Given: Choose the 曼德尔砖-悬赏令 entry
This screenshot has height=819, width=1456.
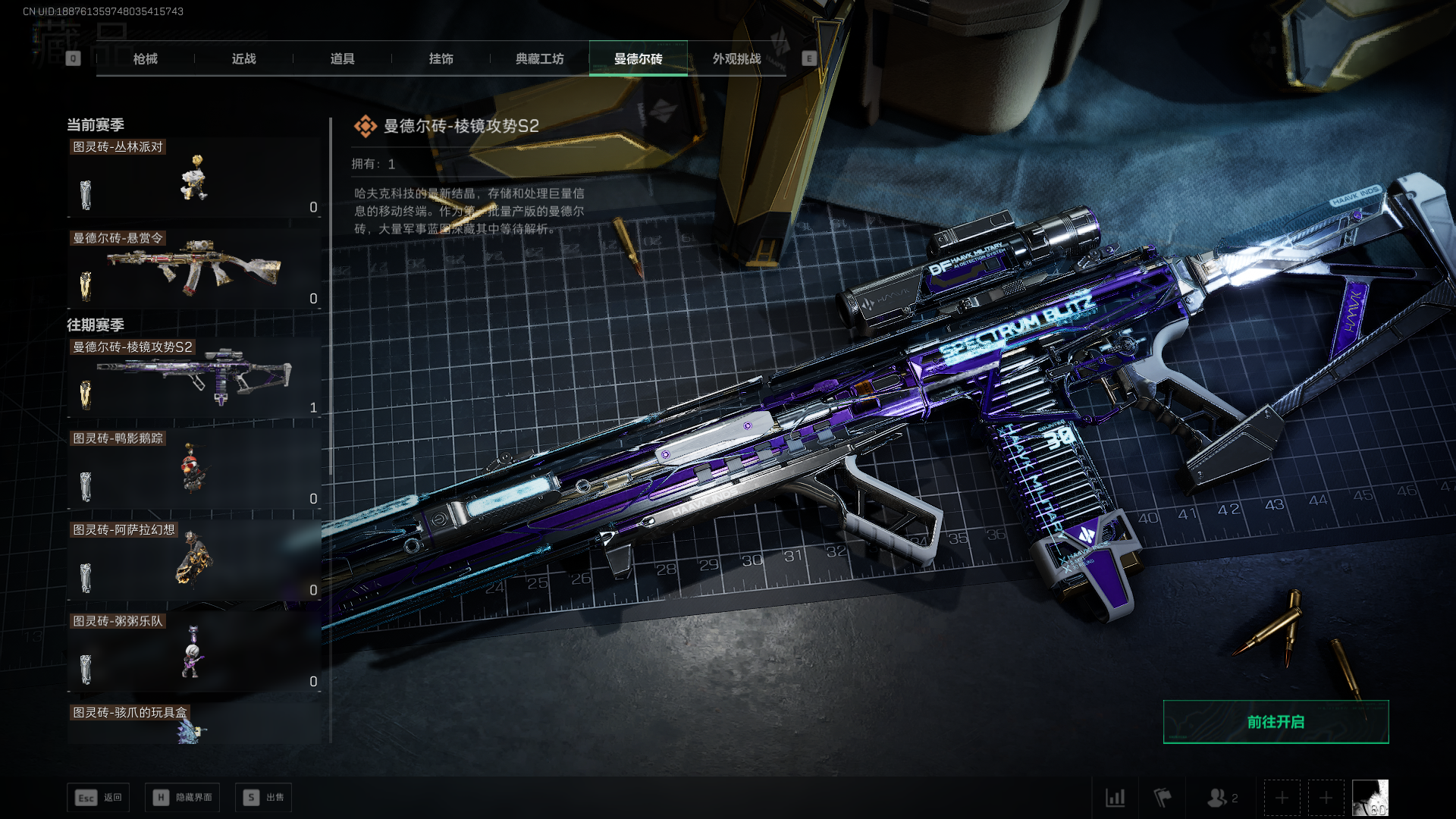Looking at the screenshot, I should pos(194,269).
